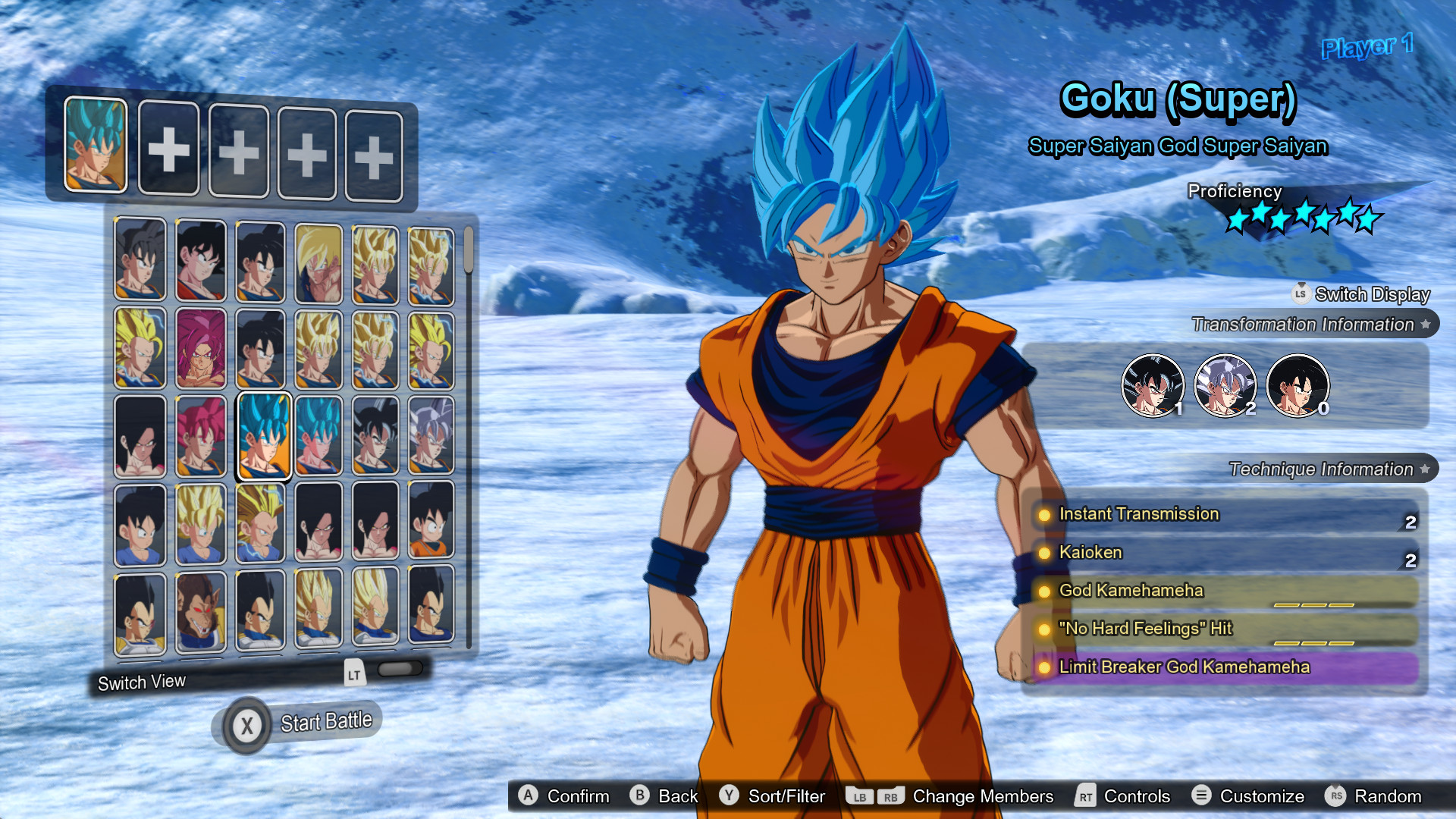Open the Sort/Filter options

coord(774,796)
